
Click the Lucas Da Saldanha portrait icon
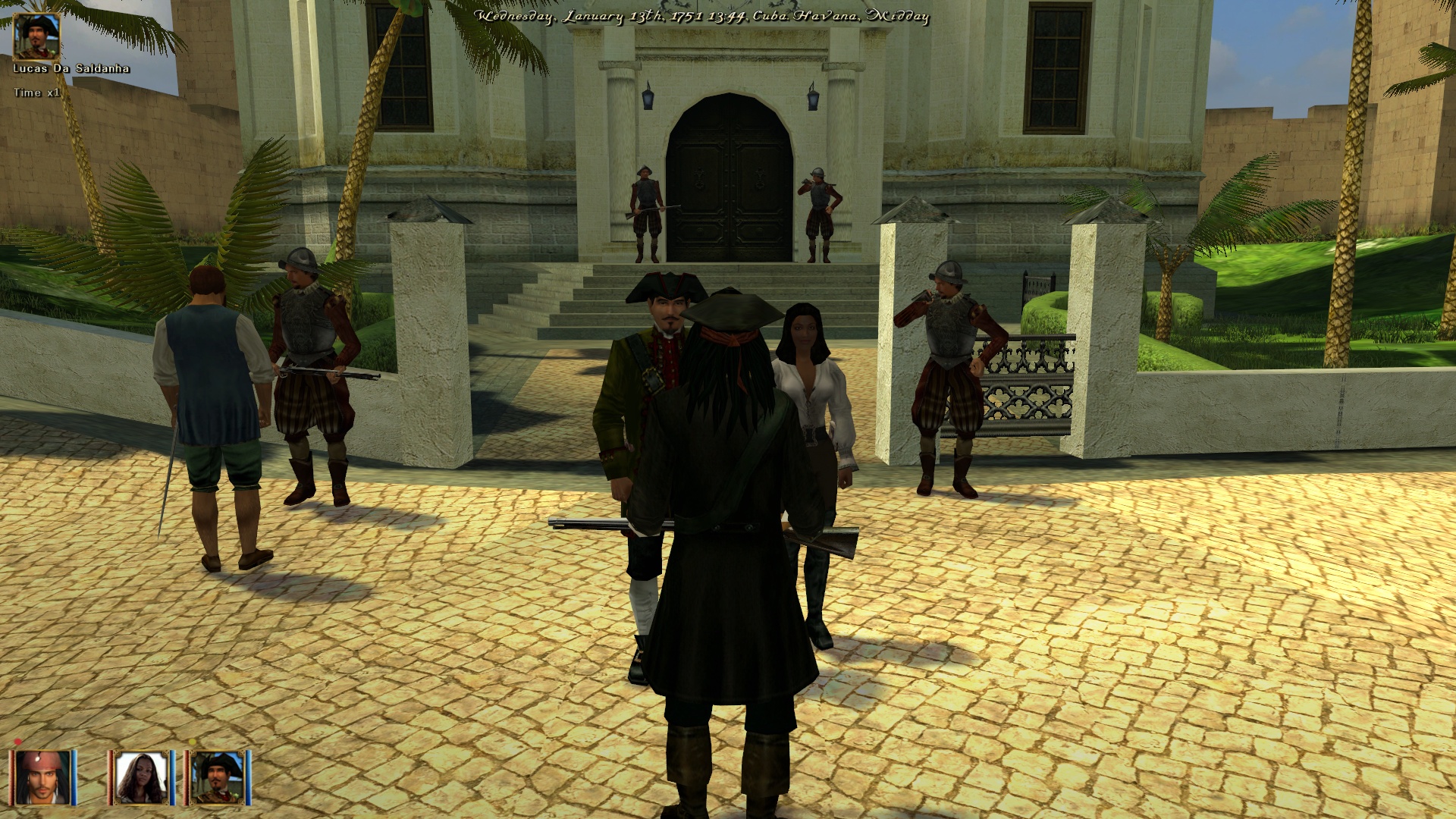tap(36, 36)
